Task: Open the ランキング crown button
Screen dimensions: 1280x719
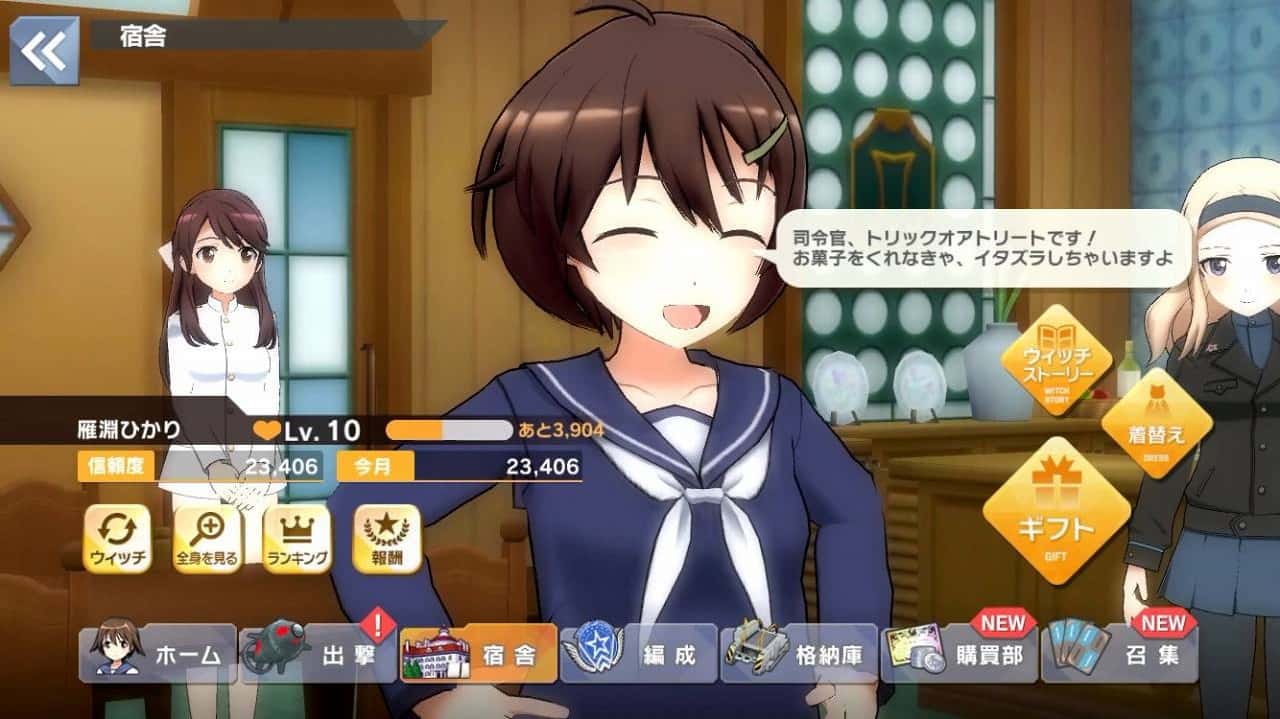Action: coord(297,539)
